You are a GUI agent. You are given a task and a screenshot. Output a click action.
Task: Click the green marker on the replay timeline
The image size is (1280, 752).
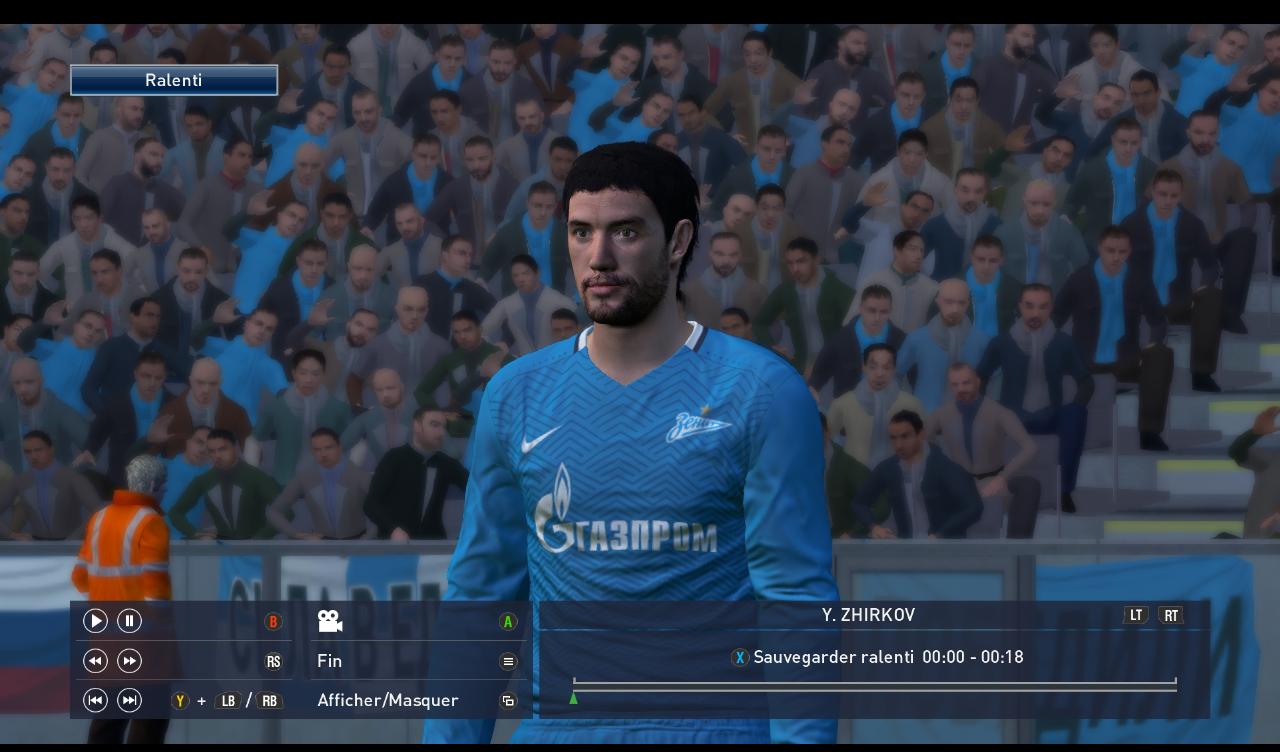(x=573, y=699)
